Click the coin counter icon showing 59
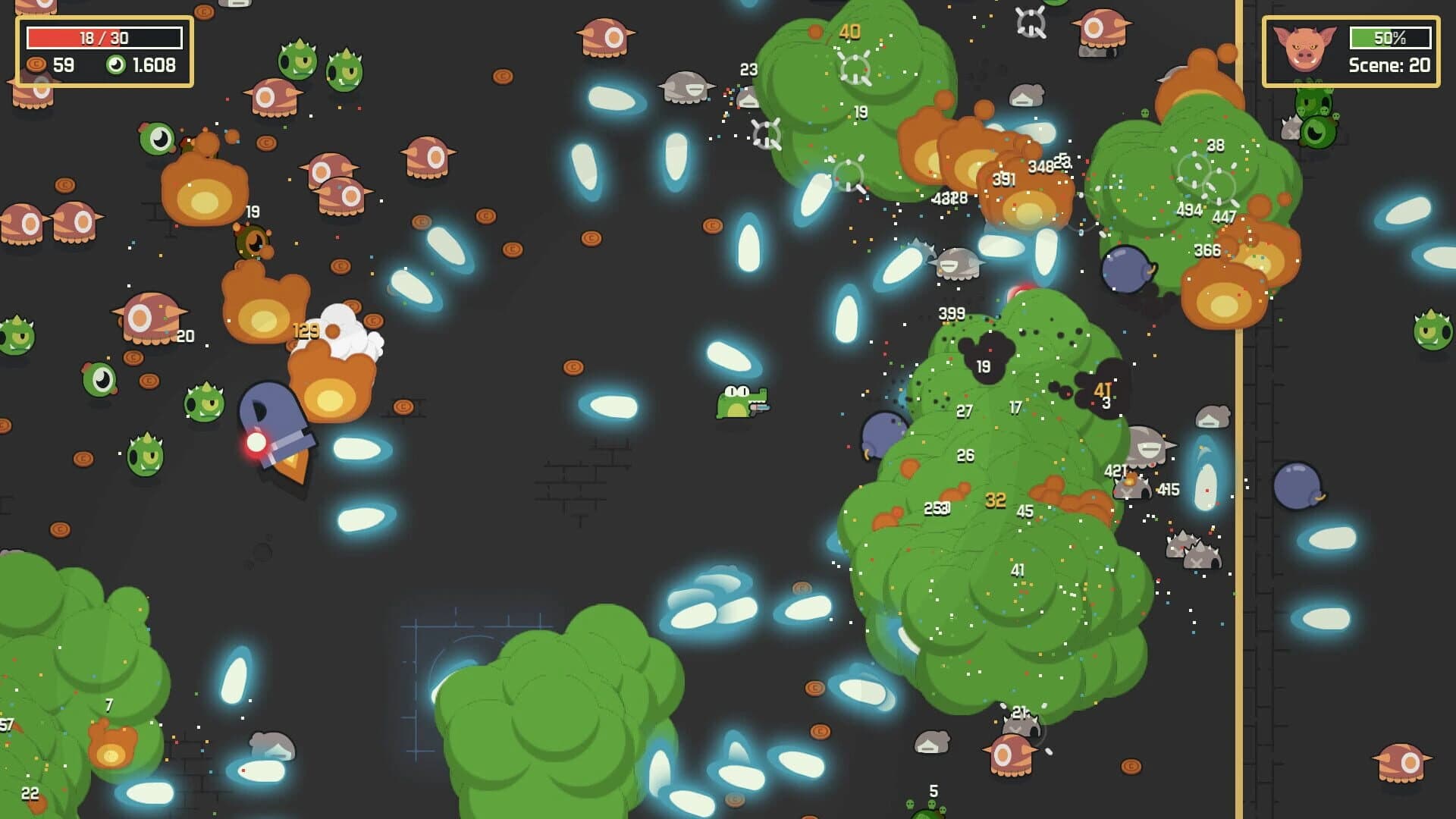This screenshot has height=819, width=1456. point(36,65)
